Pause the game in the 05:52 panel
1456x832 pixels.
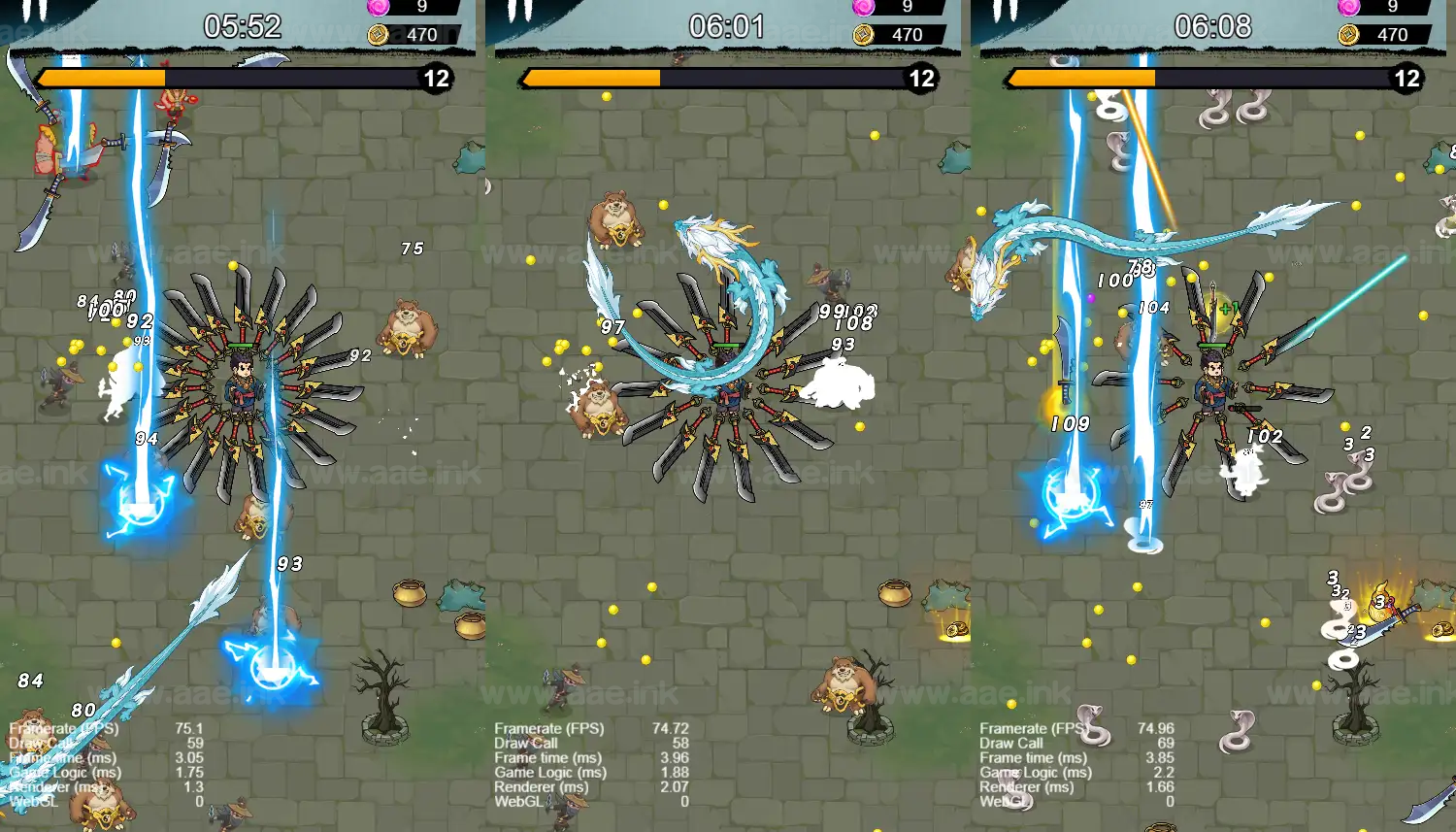[36, 11]
